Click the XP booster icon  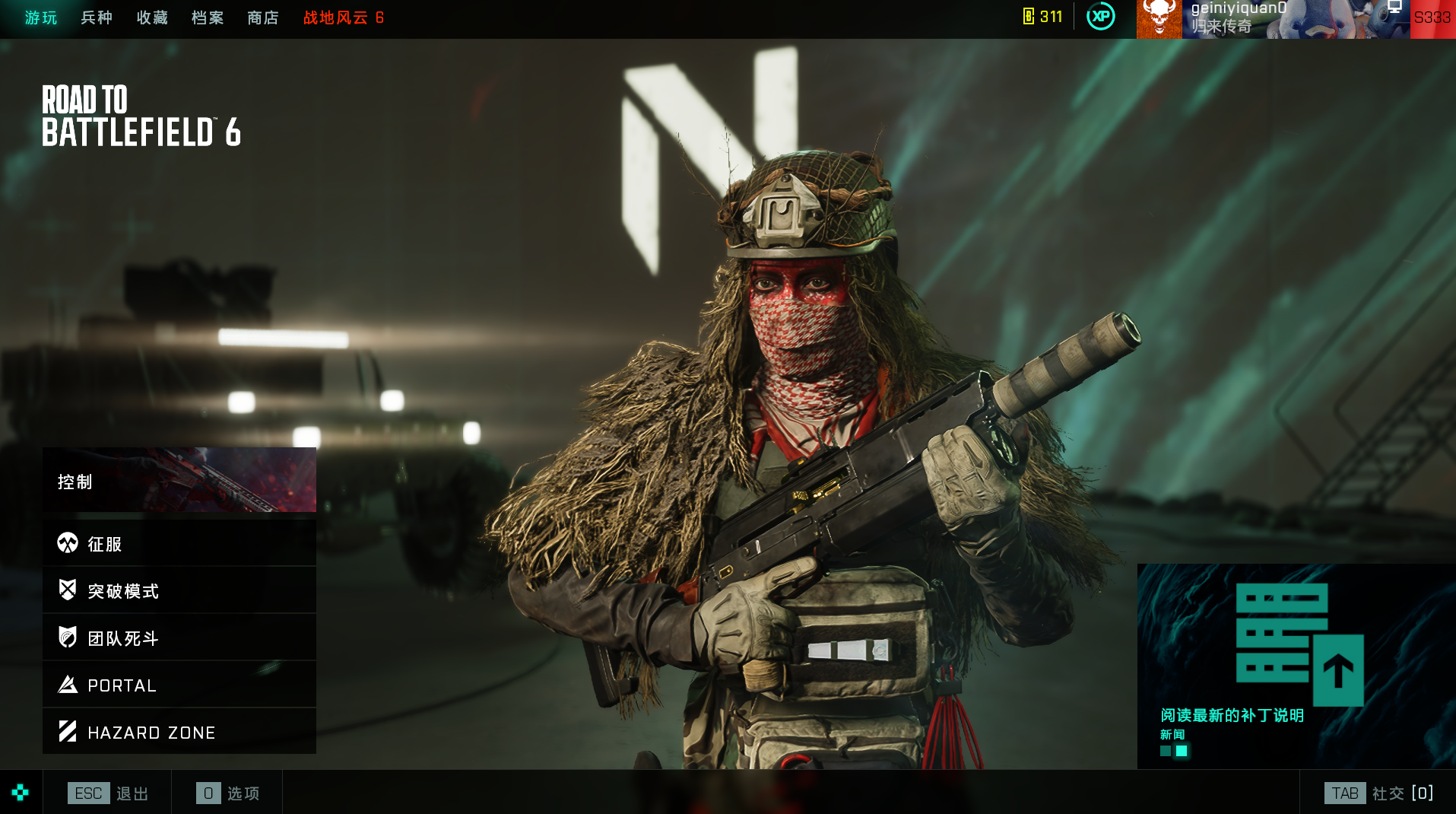tap(1100, 17)
